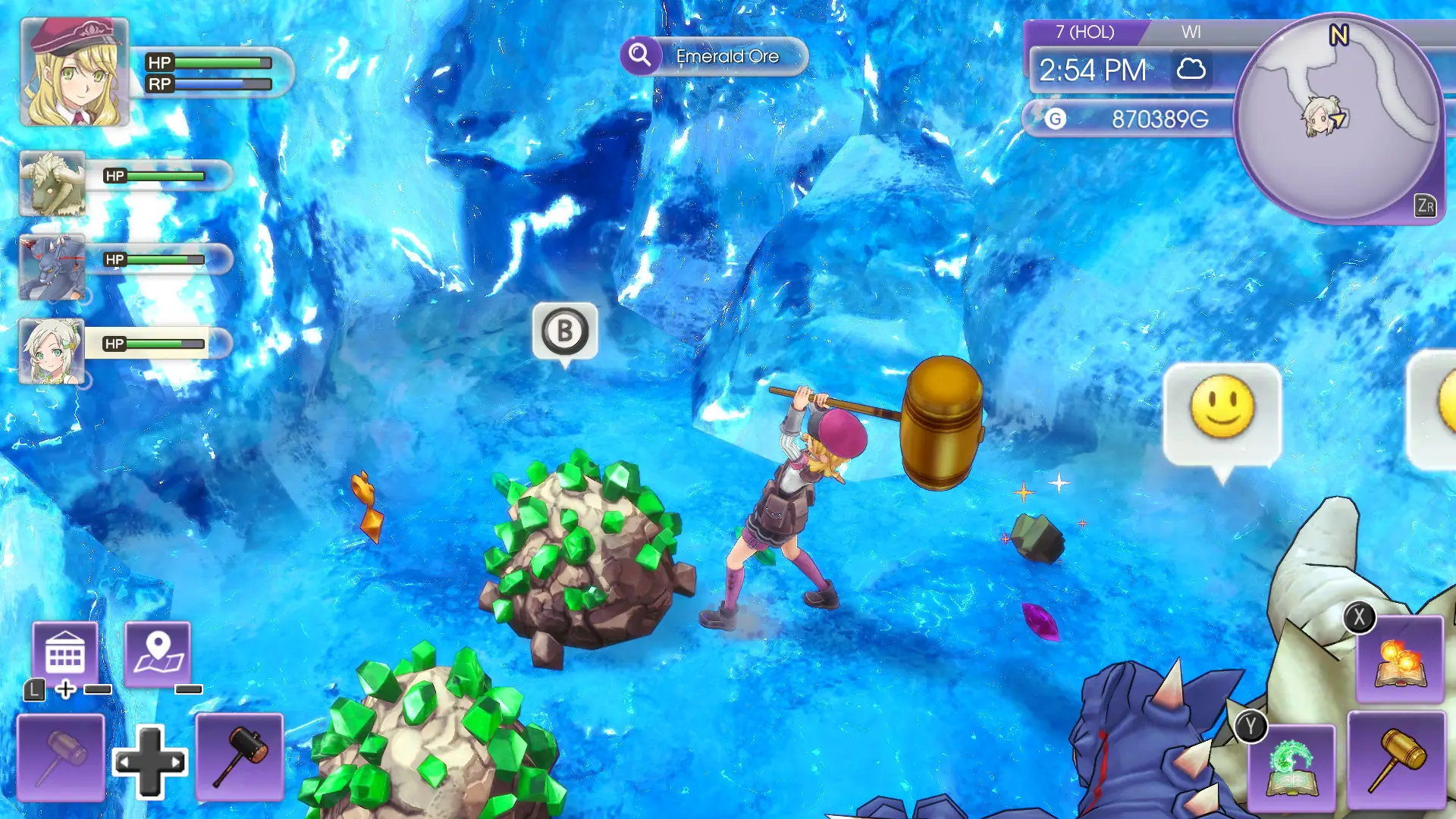Select the horned beast party member portrait
Image resolution: width=1456 pixels, height=819 pixels.
tap(52, 184)
